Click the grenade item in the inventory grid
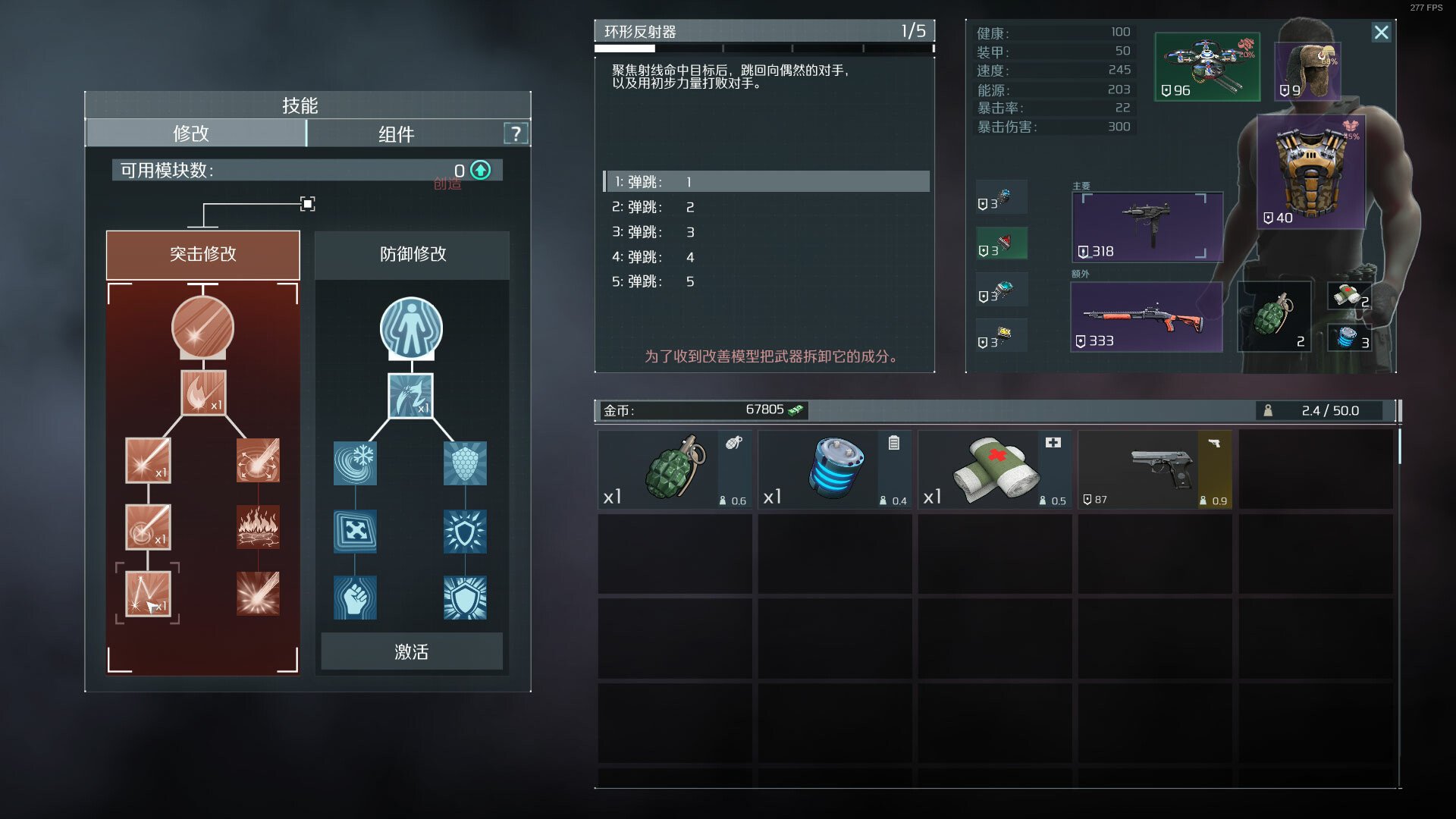The width and height of the screenshot is (1456, 819). (x=674, y=469)
